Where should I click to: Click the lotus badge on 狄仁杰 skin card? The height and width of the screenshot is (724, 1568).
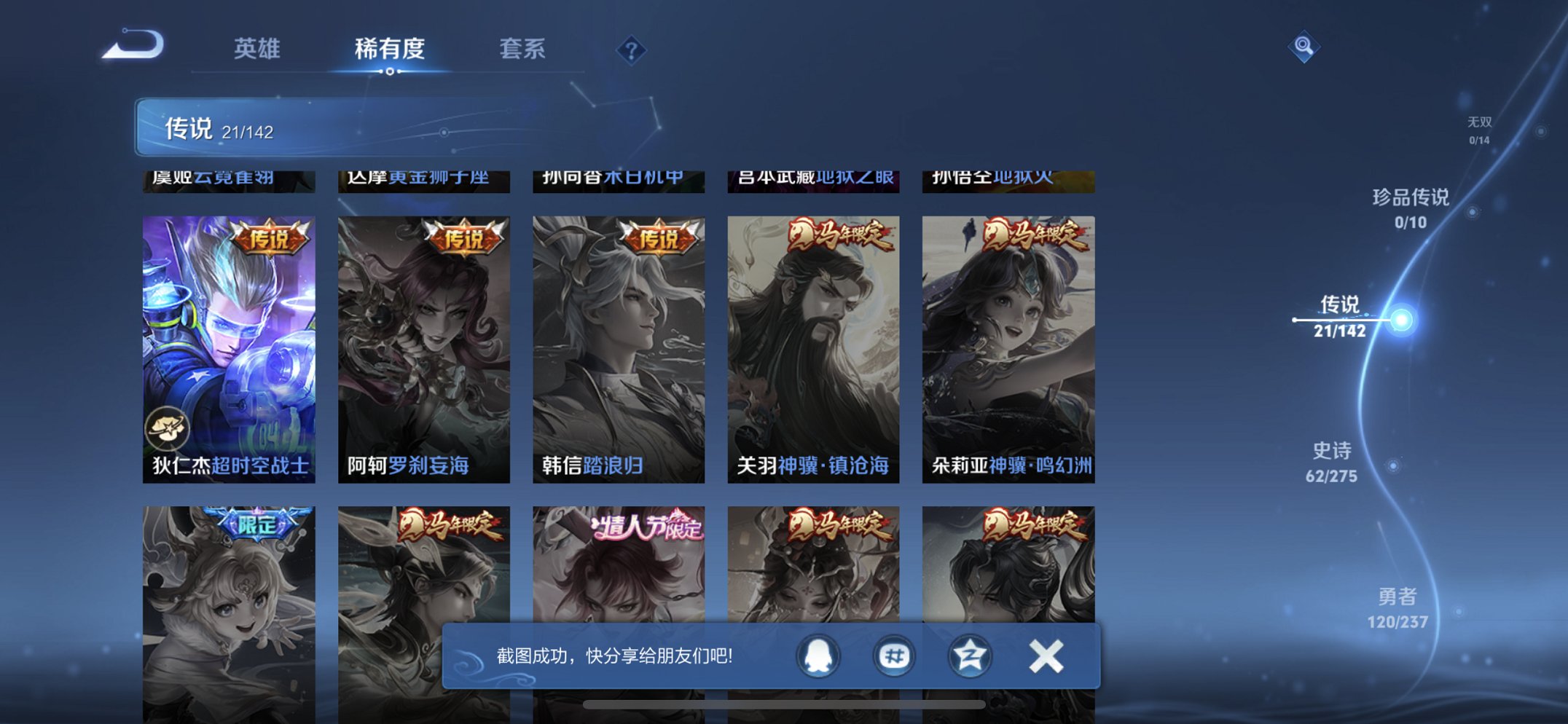[169, 430]
